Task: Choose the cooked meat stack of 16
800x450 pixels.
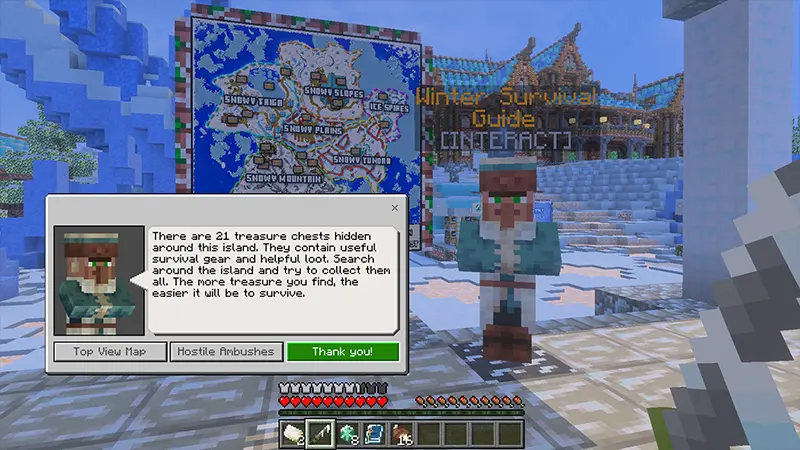Action: pos(402,432)
